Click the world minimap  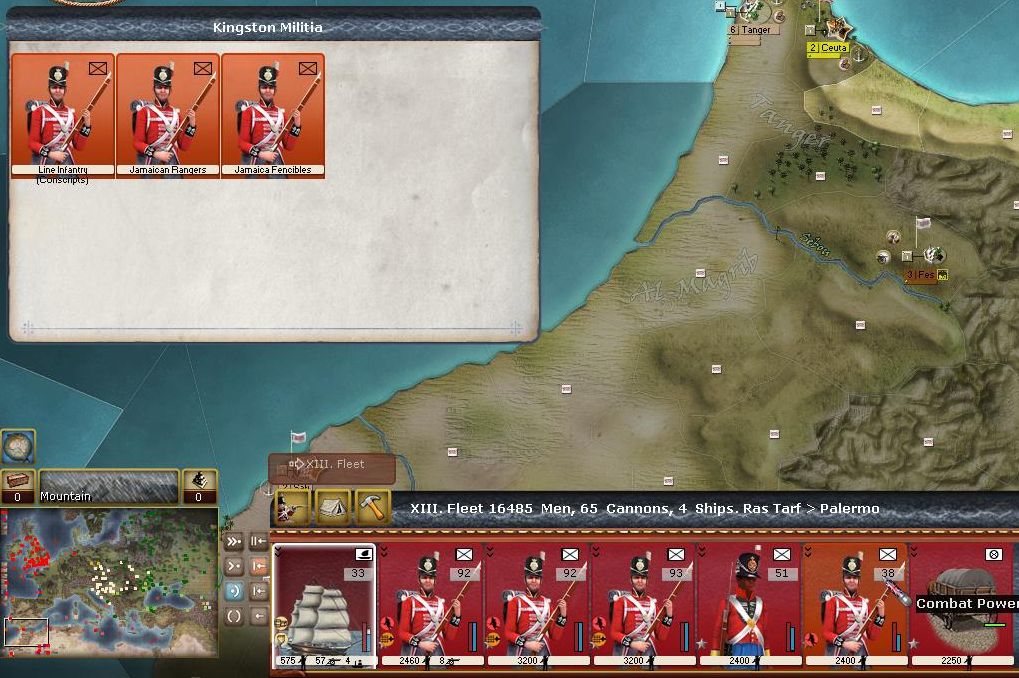(x=109, y=582)
